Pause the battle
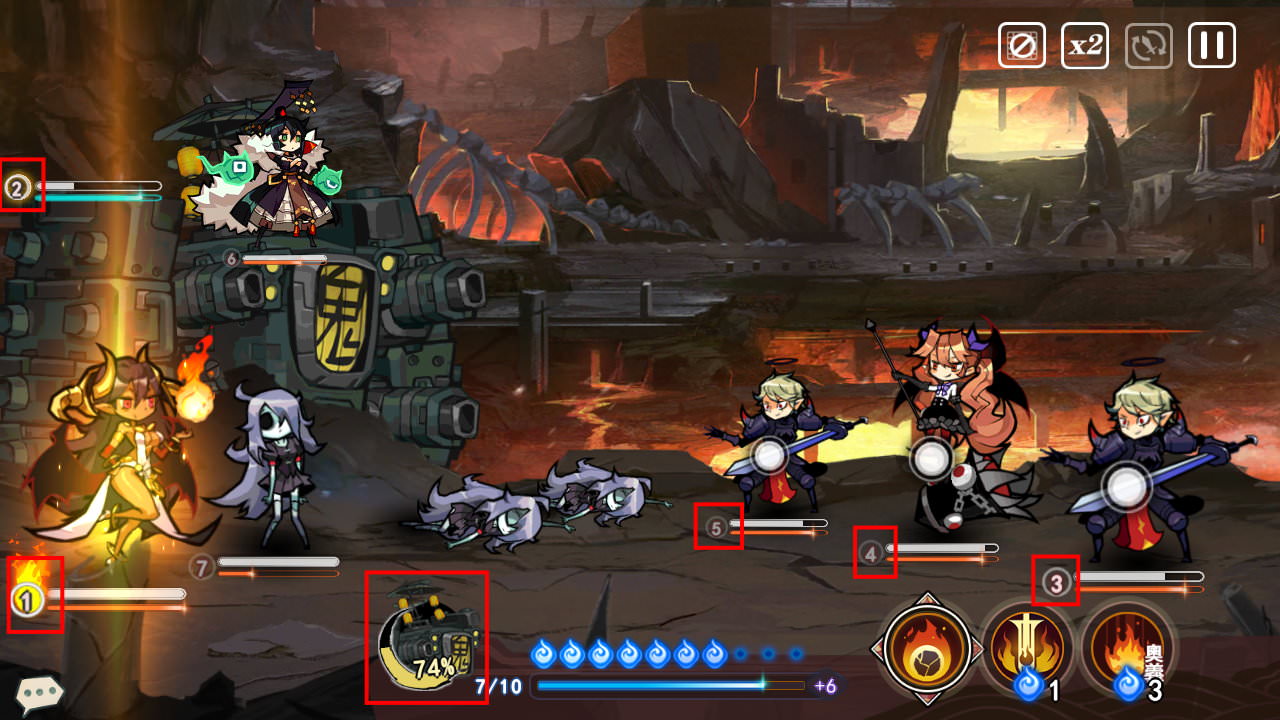The height and width of the screenshot is (720, 1280). tap(1212, 46)
